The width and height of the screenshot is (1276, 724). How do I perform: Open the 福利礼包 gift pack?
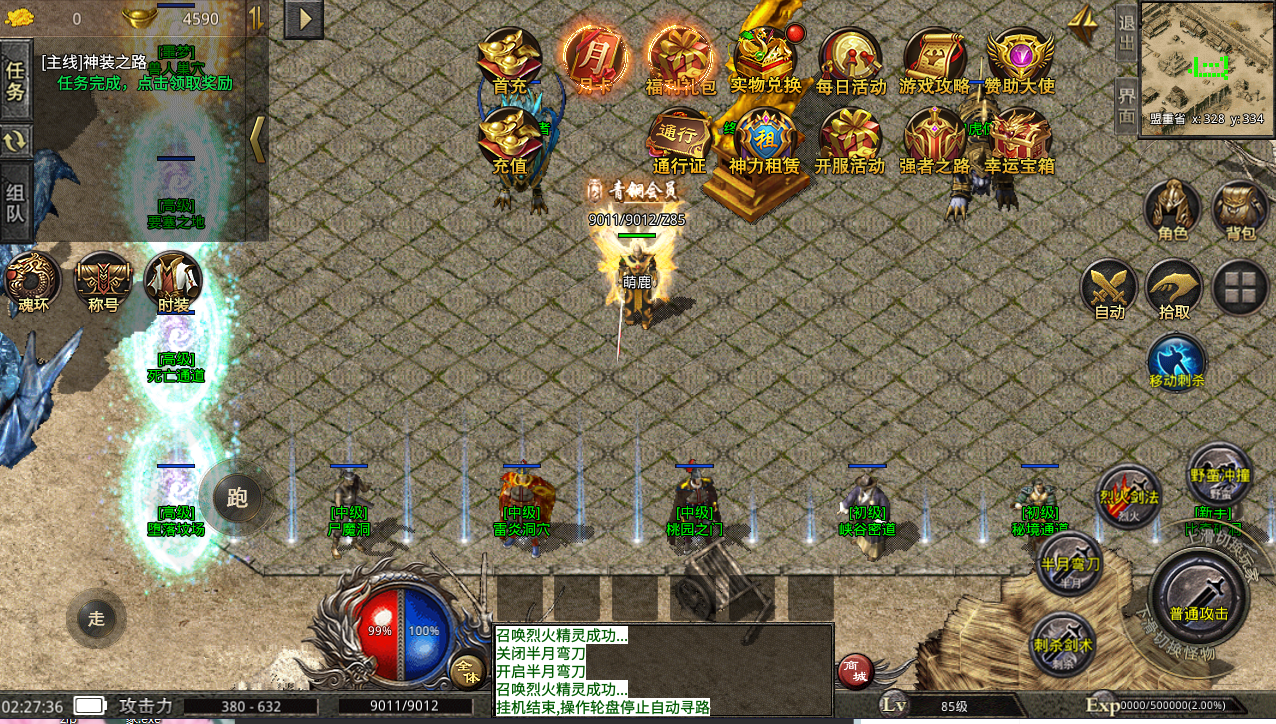(x=680, y=58)
